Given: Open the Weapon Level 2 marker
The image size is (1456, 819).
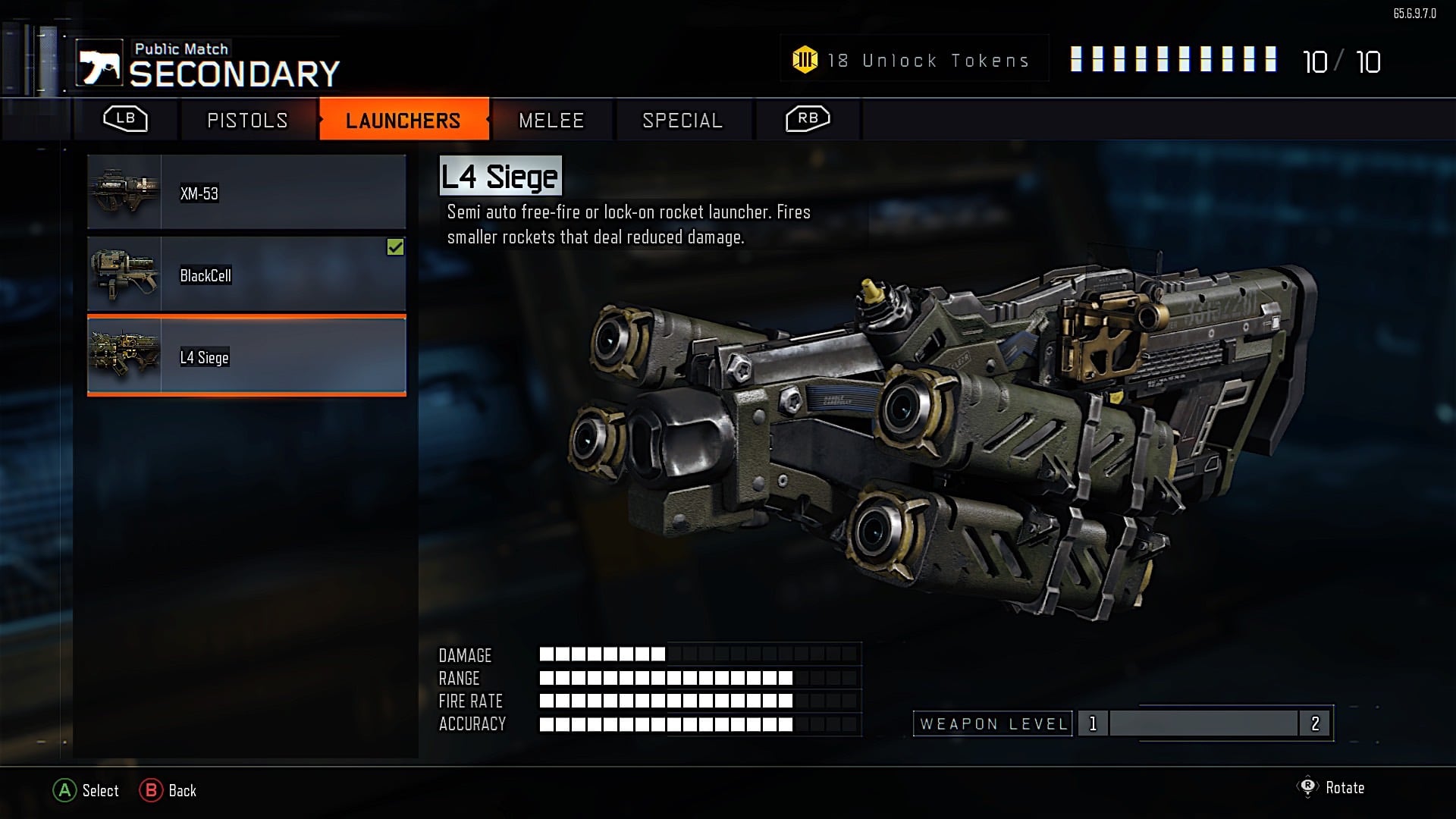Looking at the screenshot, I should click(1314, 724).
